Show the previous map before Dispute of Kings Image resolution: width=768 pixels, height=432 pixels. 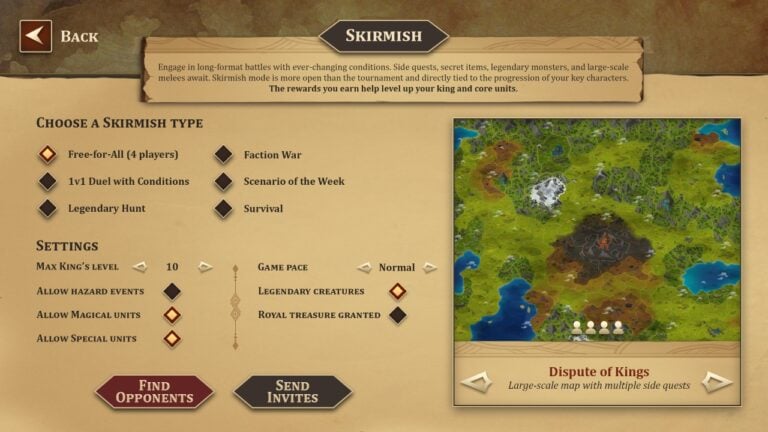click(476, 381)
